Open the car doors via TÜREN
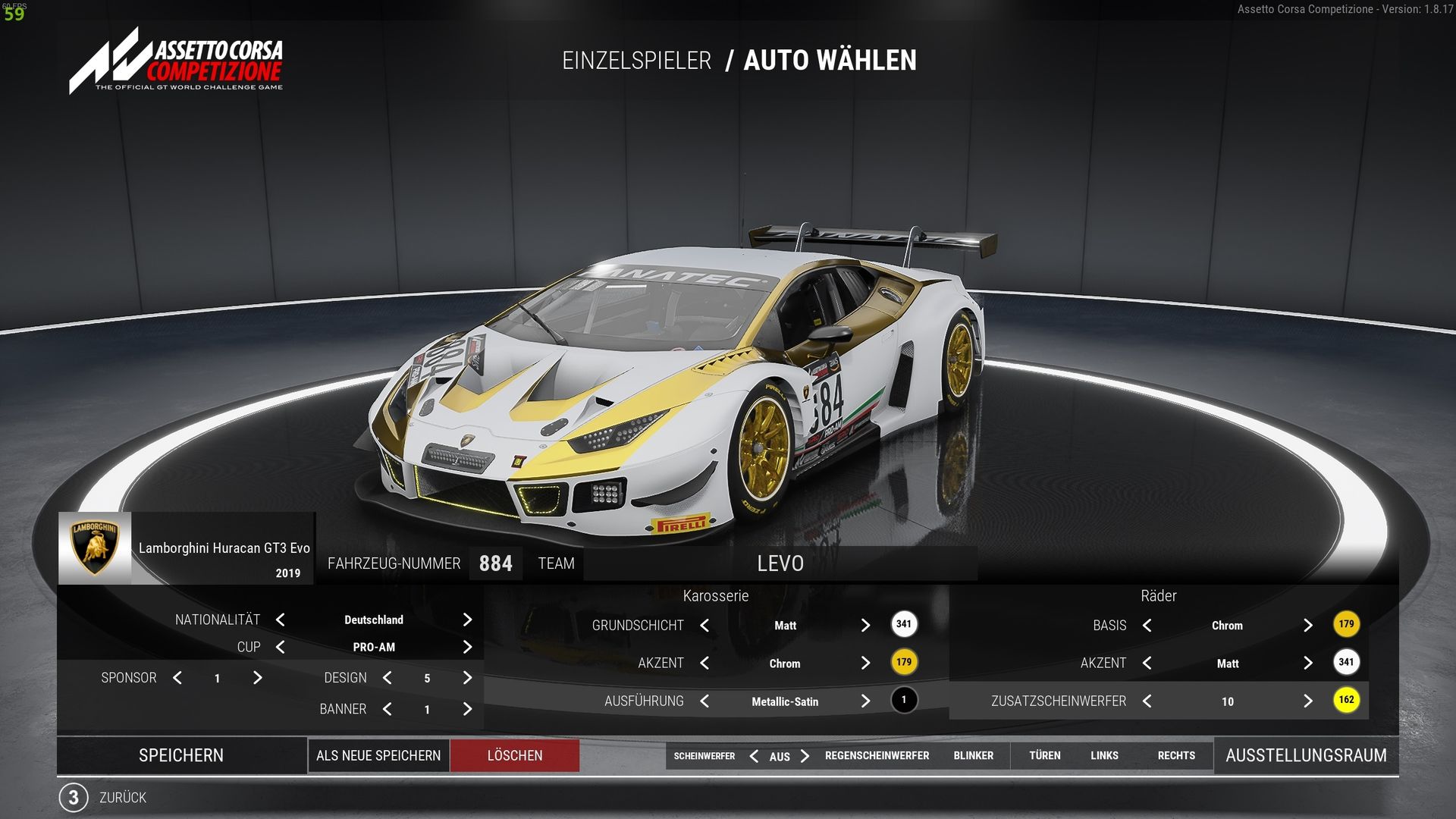This screenshot has width=1456, height=819. coord(1044,755)
